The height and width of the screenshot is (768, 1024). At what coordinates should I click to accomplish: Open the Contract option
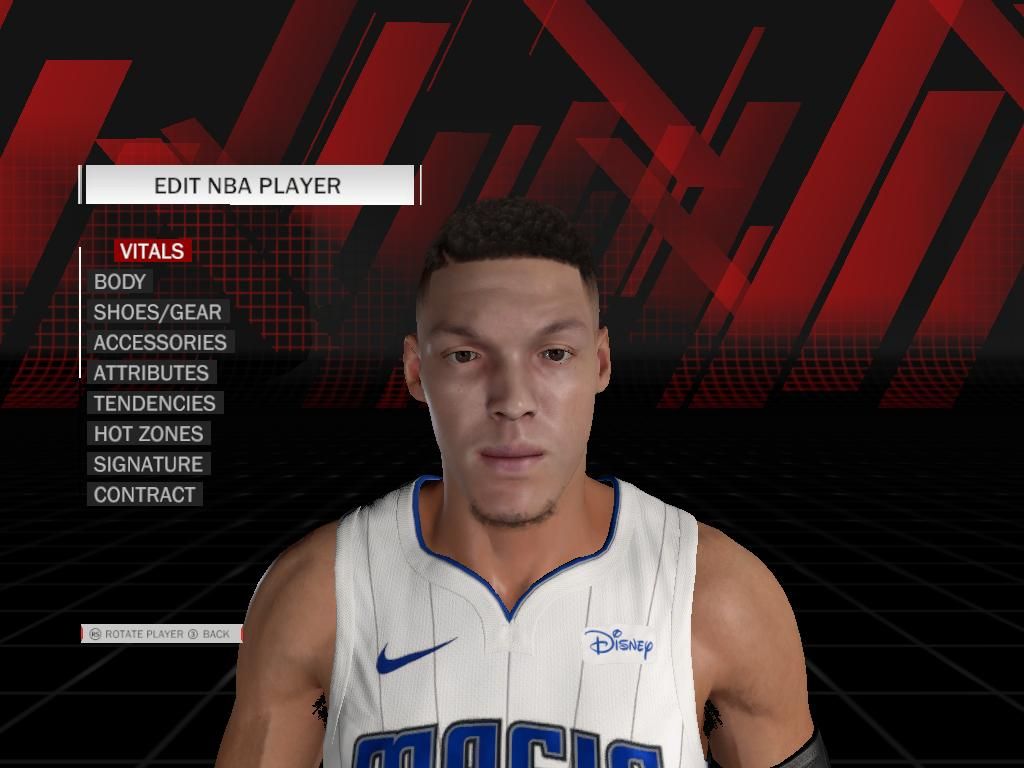click(144, 494)
